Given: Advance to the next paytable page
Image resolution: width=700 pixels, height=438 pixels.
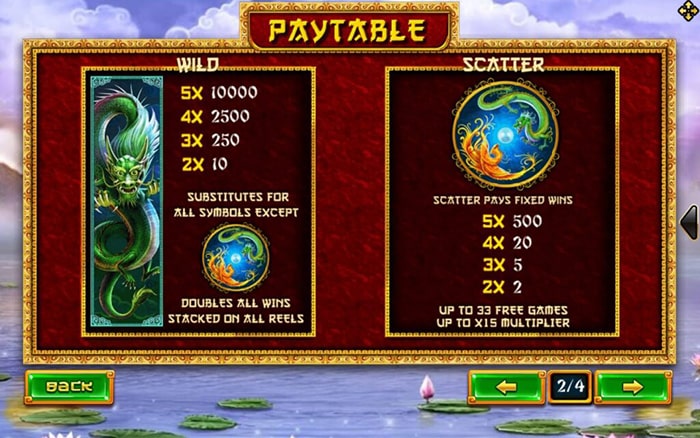Looking at the screenshot, I should [632, 386].
